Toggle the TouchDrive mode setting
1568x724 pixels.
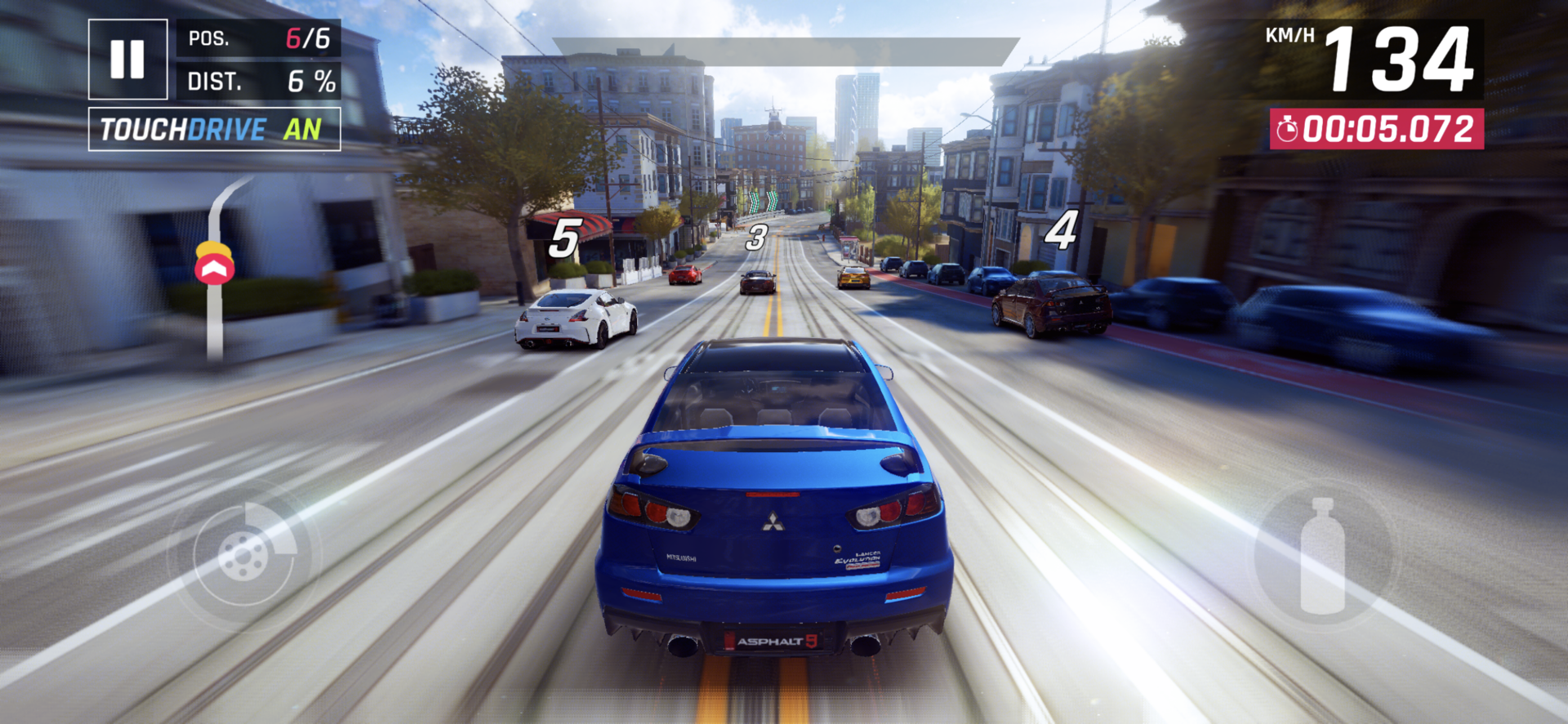point(214,130)
